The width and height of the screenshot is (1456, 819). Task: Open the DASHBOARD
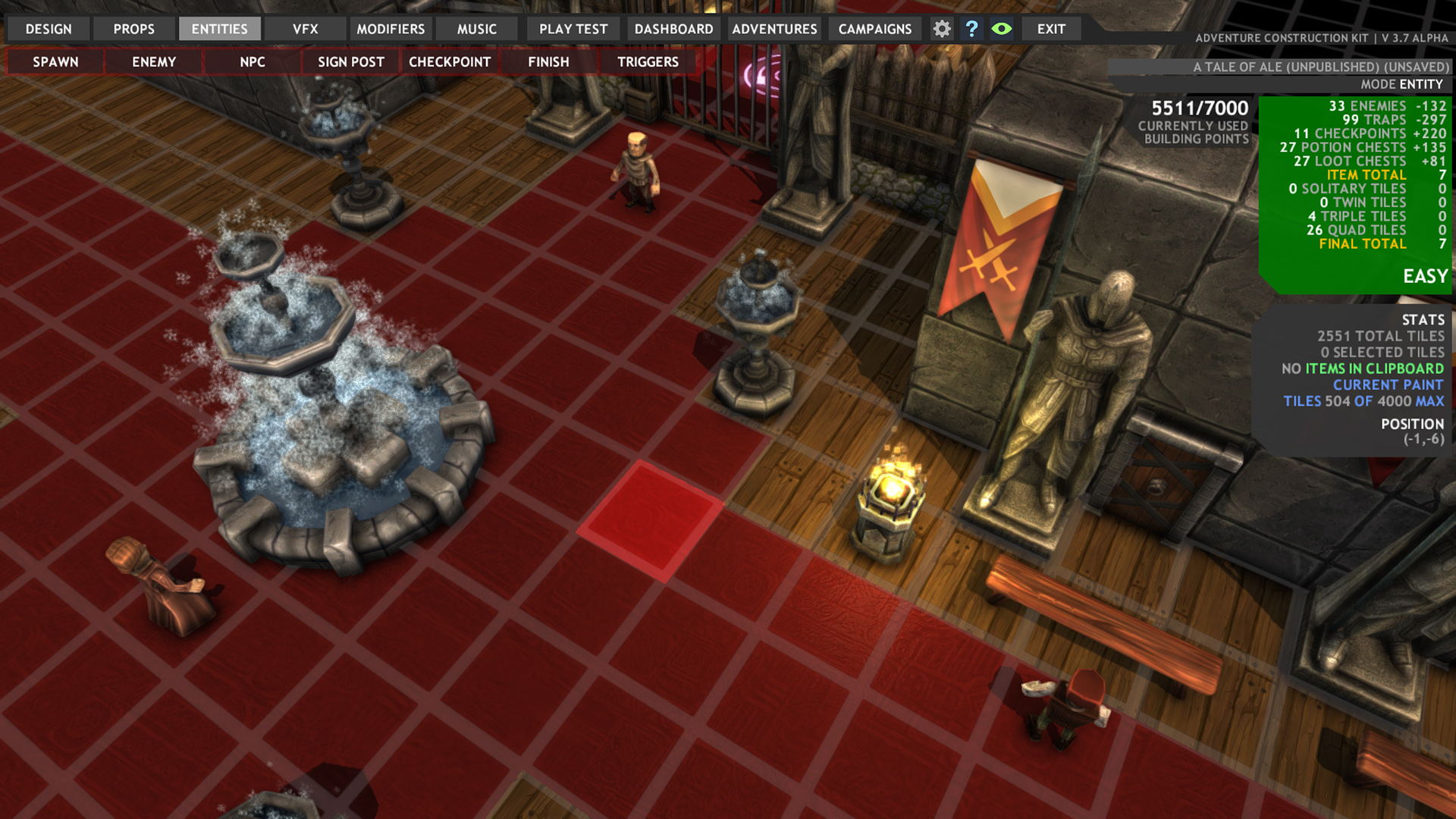[673, 29]
